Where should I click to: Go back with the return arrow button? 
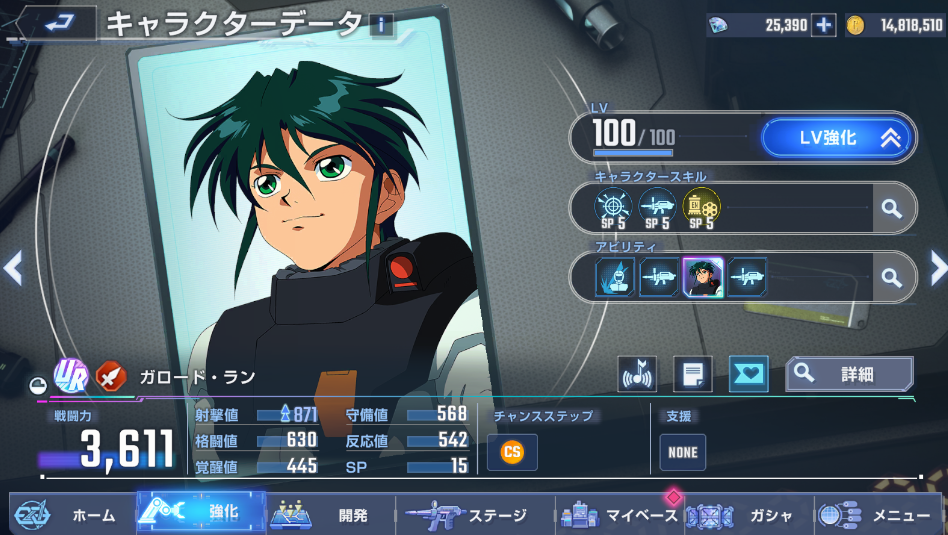pyautogui.click(x=50, y=24)
